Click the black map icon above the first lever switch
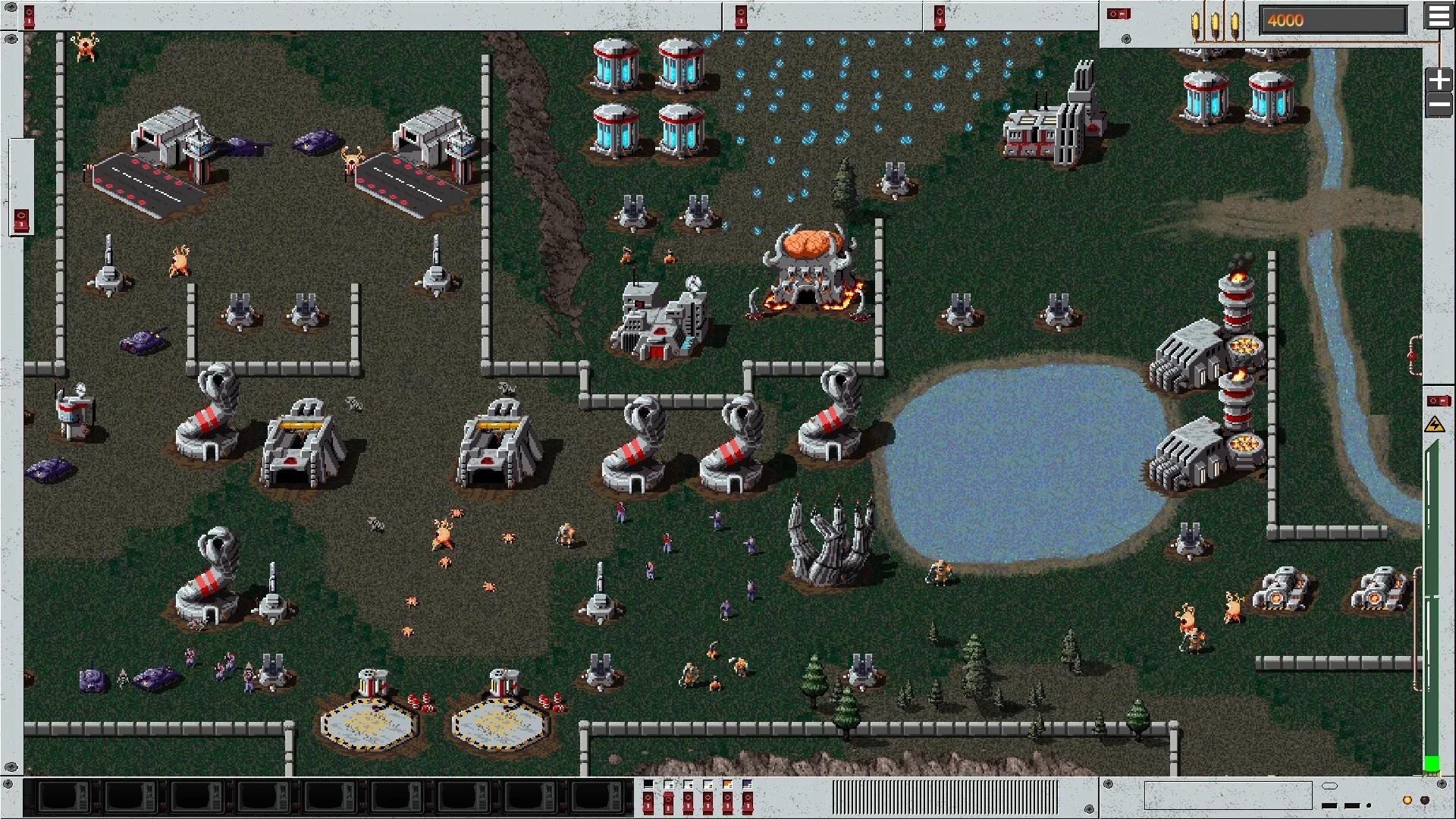1456x819 pixels. pos(648,783)
